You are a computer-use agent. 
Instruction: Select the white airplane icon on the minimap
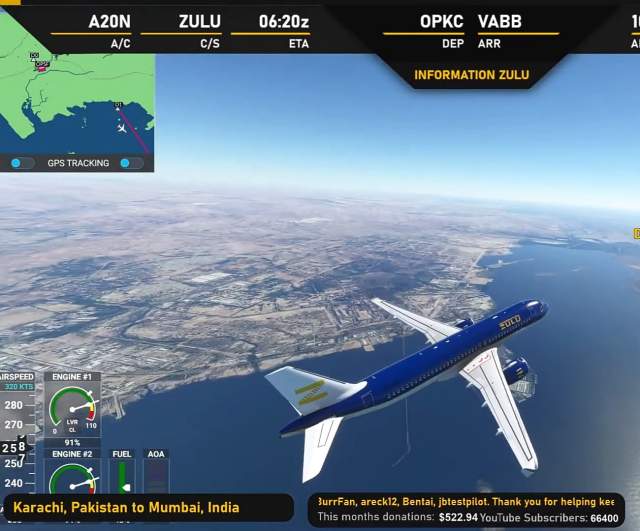click(x=122, y=127)
